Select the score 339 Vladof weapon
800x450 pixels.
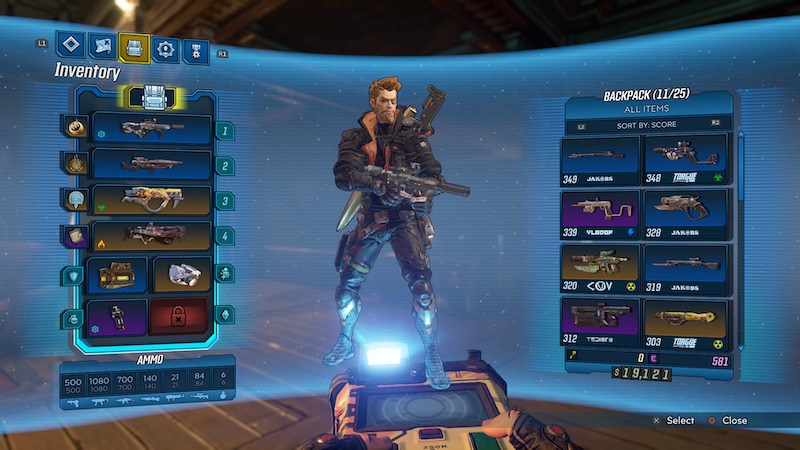tap(601, 213)
